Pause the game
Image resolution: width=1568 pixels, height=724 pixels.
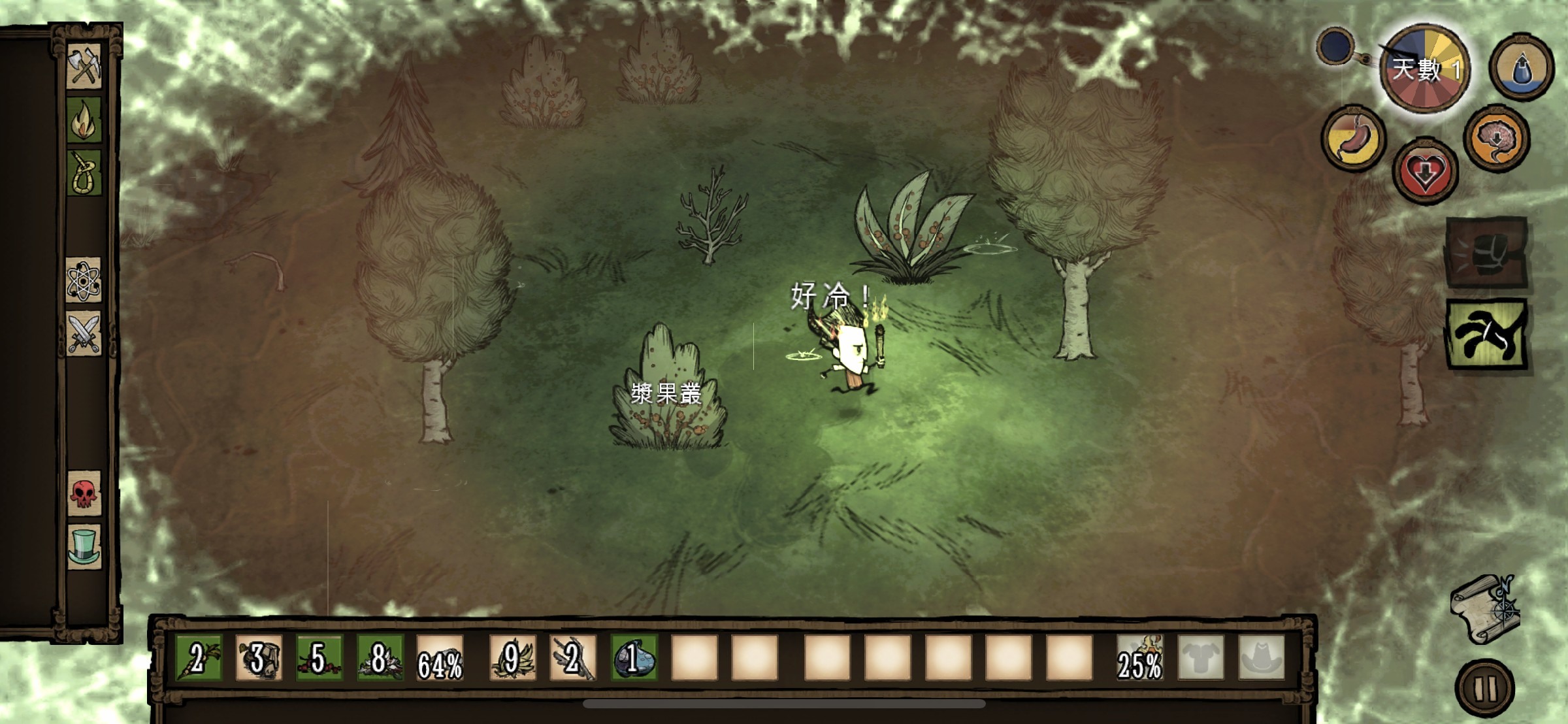click(1484, 688)
